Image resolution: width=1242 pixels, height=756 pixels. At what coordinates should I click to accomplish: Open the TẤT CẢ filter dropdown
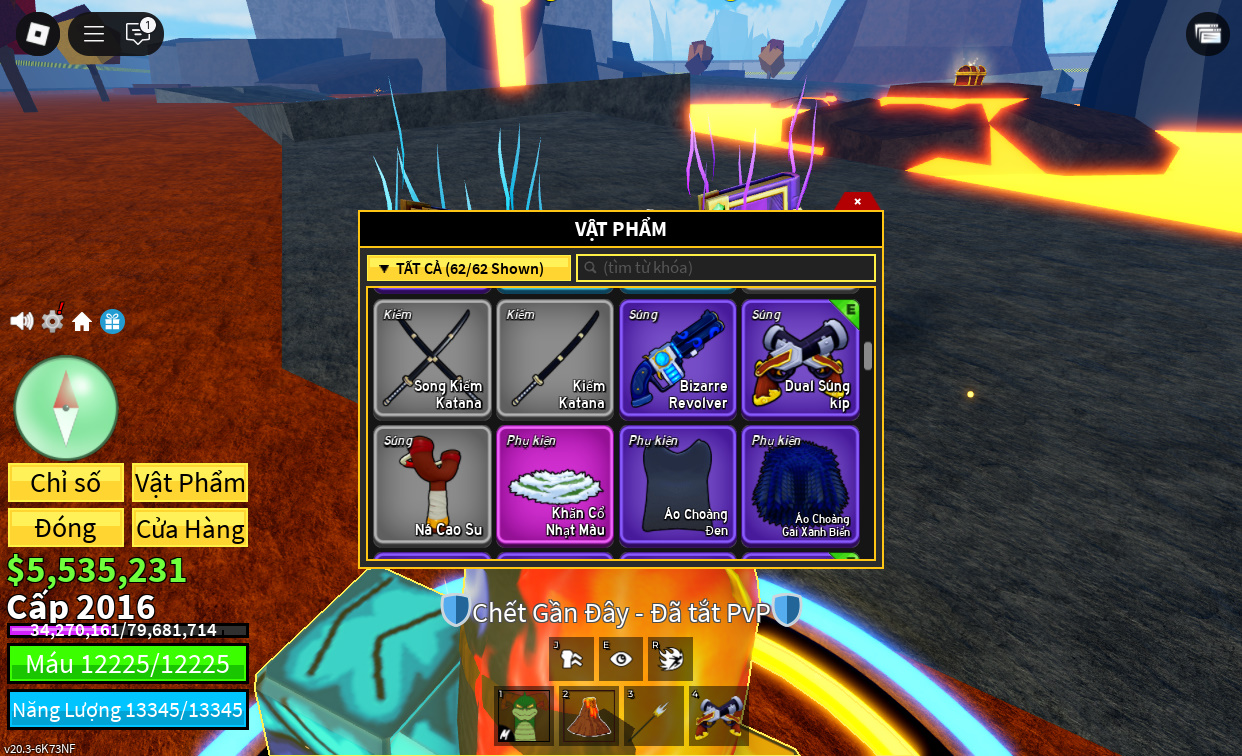point(469,268)
